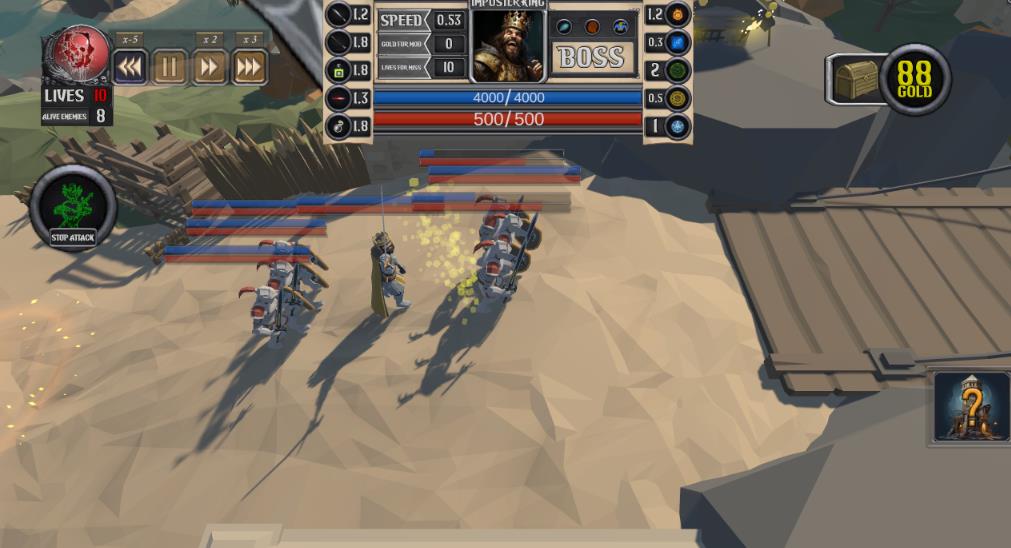
Task: Set game speed to x3 fast-forward
Action: pyautogui.click(x=249, y=68)
